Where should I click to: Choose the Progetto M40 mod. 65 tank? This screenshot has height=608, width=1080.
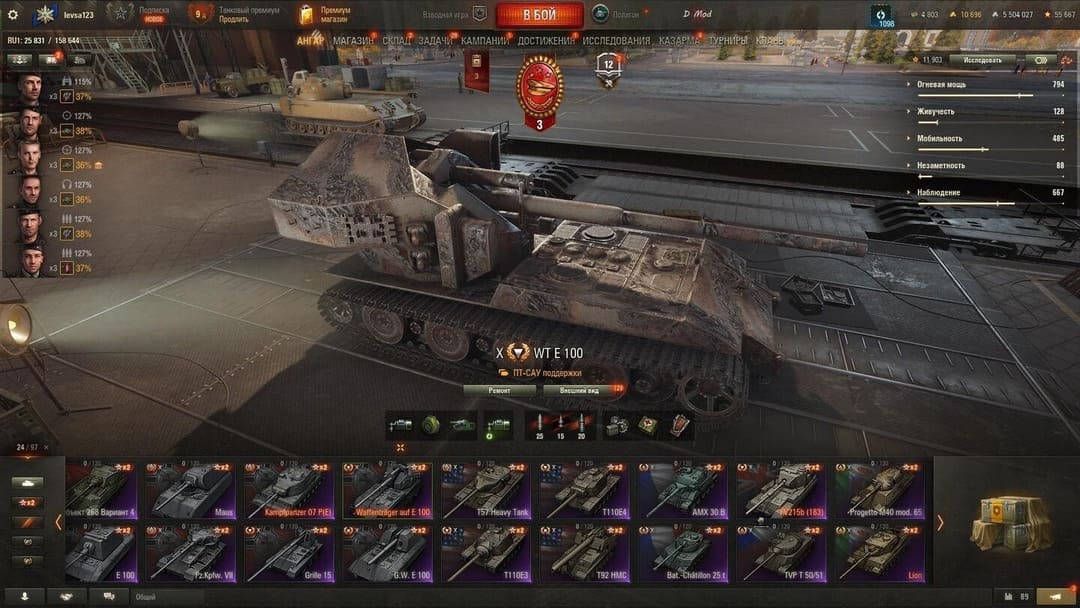click(x=882, y=490)
